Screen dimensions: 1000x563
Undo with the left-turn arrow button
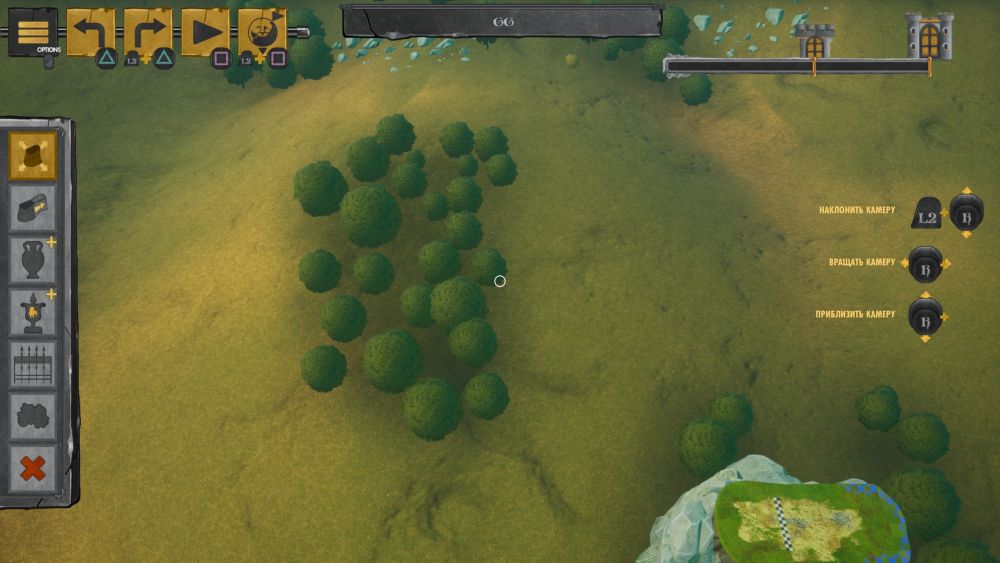(x=91, y=31)
